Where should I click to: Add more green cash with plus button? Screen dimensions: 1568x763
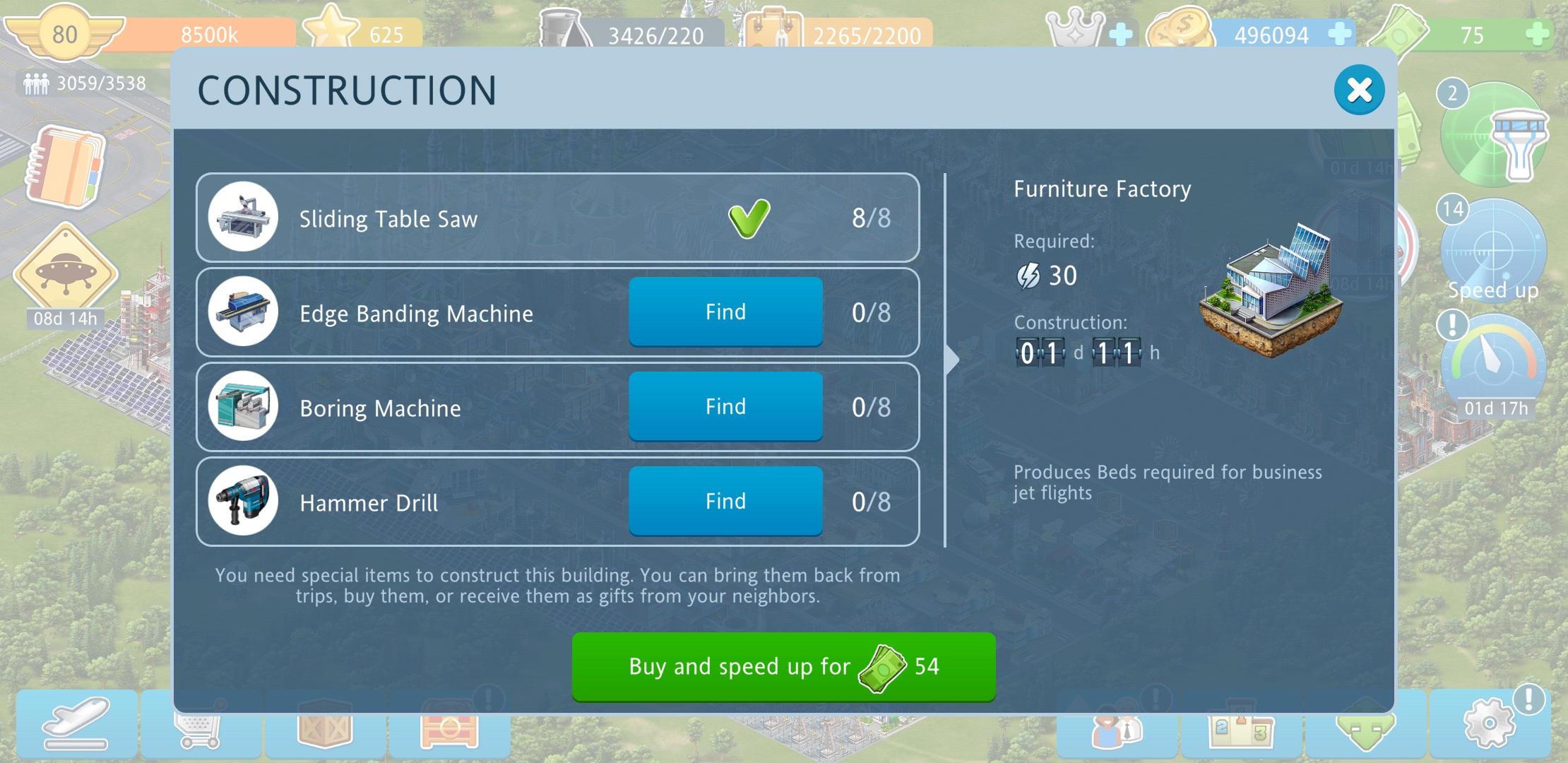click(1537, 34)
